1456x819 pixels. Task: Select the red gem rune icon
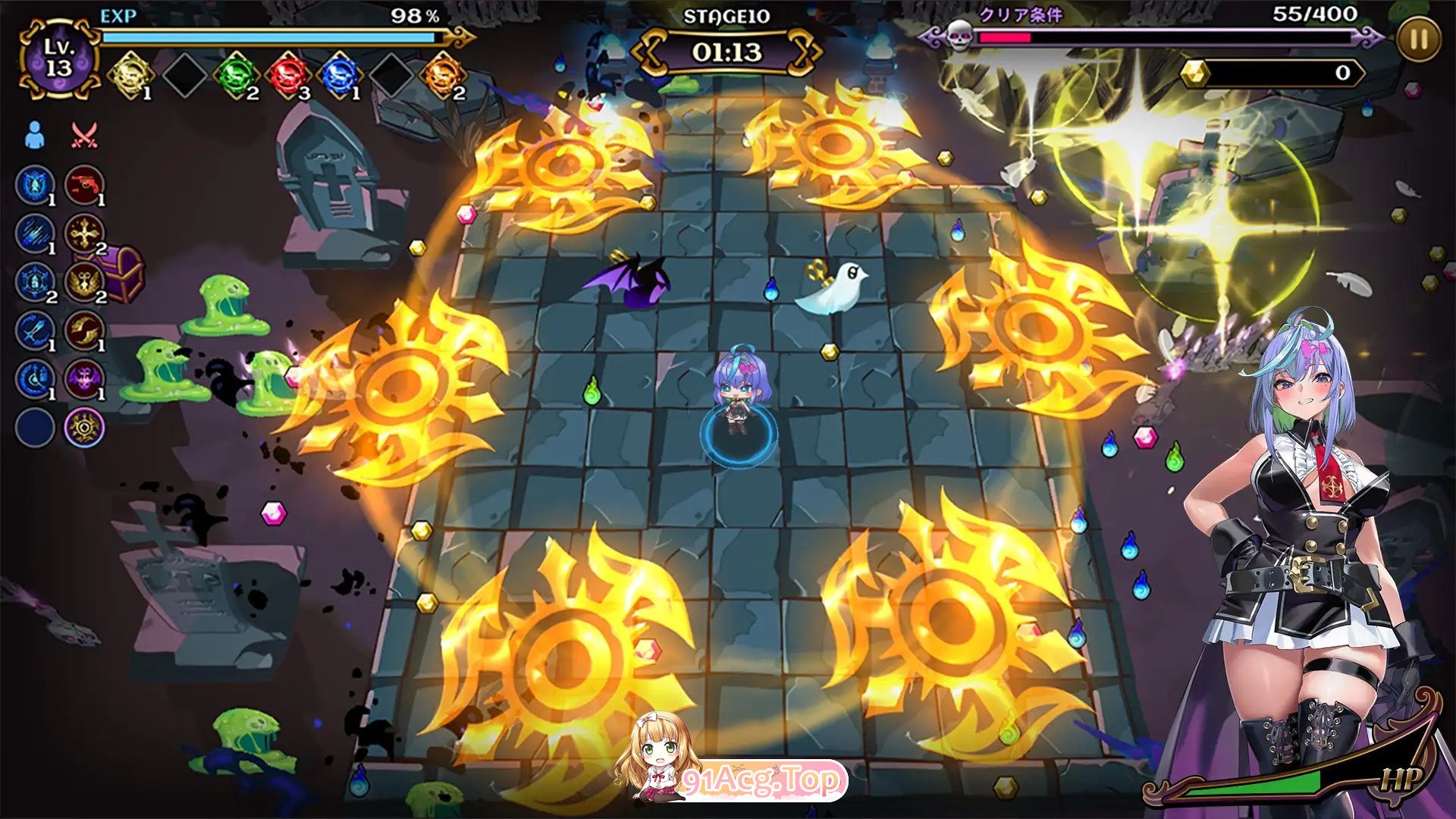point(288,75)
